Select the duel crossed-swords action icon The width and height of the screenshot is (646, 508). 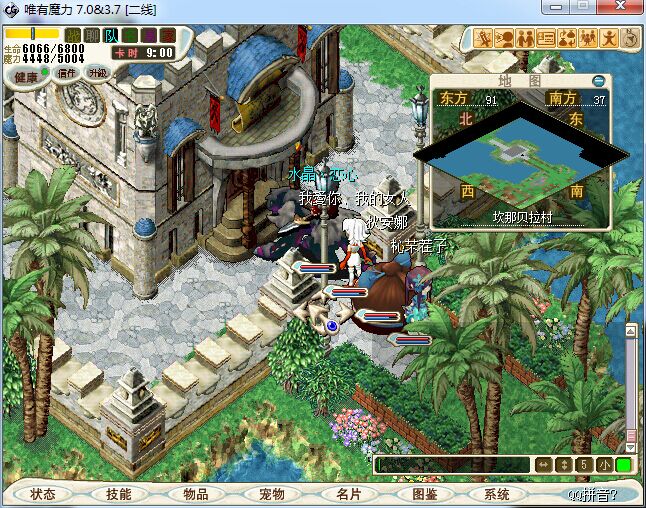(483, 39)
